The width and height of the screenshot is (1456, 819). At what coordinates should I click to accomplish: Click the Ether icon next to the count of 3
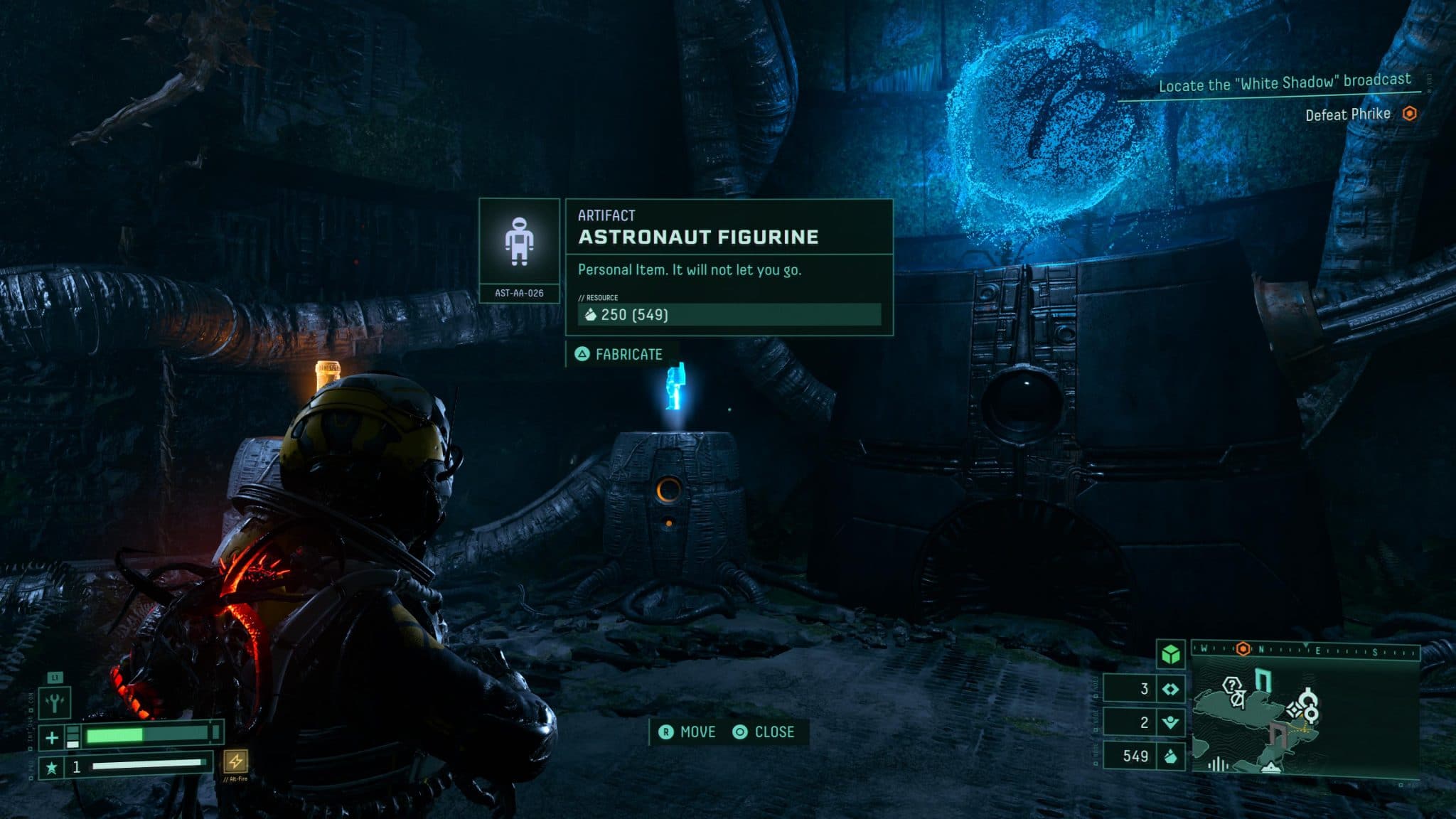1171,689
